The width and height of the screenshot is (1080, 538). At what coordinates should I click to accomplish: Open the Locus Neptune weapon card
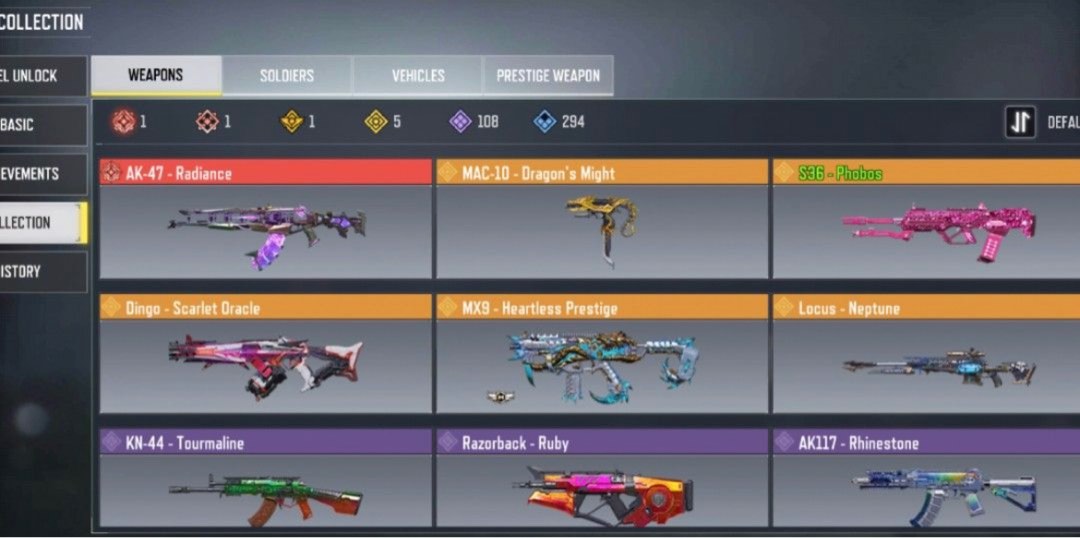tap(926, 354)
